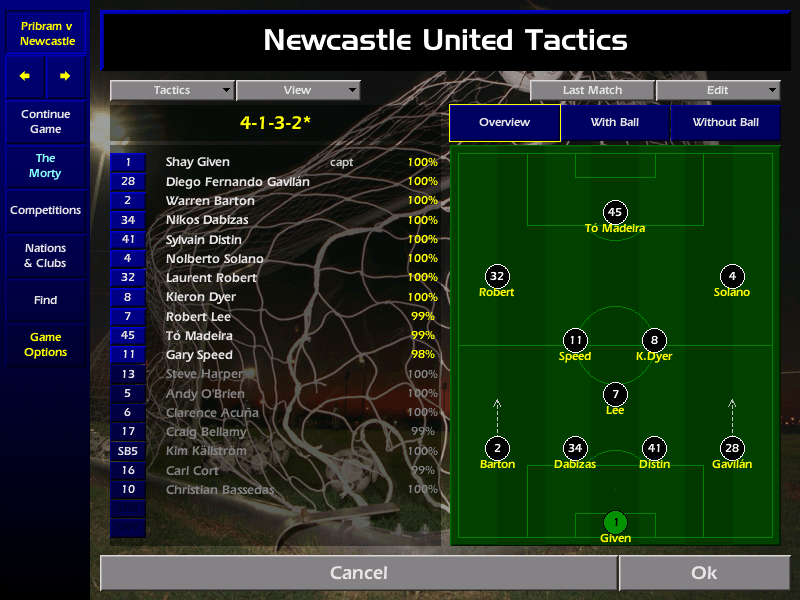This screenshot has height=600, width=800.
Task: Select Shay Given in the squad list
Action: [198, 162]
